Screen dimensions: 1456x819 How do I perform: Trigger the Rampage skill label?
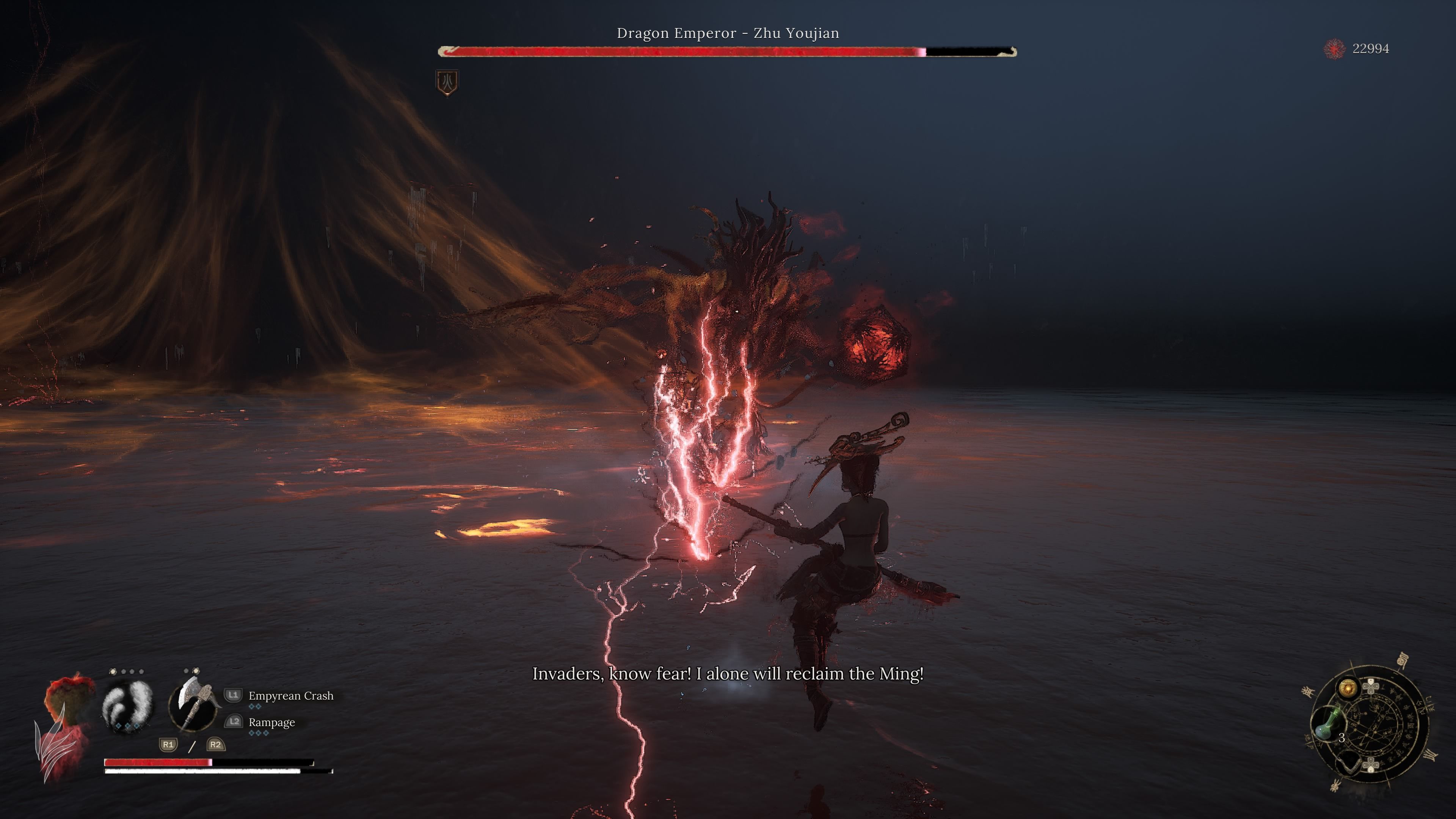click(x=271, y=722)
